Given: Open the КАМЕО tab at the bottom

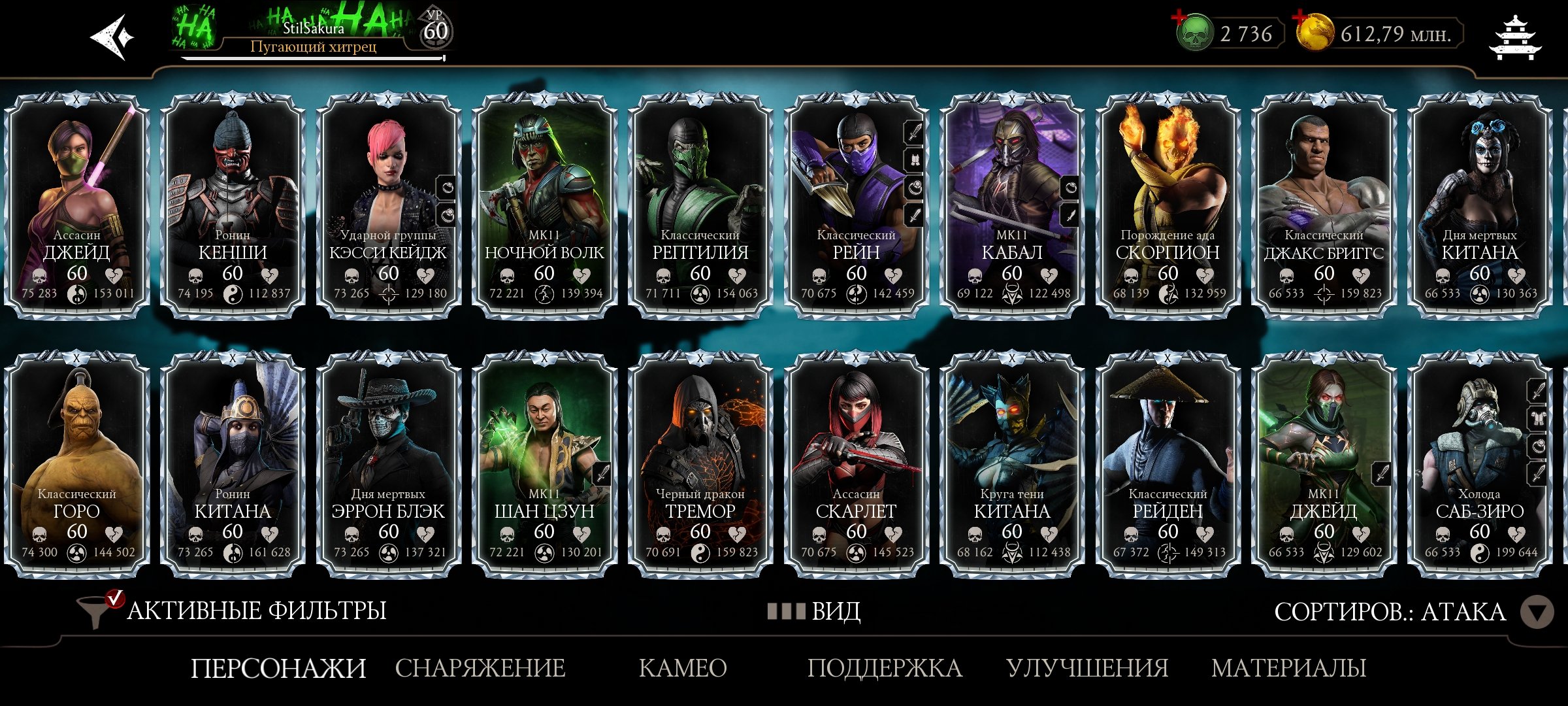Looking at the screenshot, I should (680, 668).
